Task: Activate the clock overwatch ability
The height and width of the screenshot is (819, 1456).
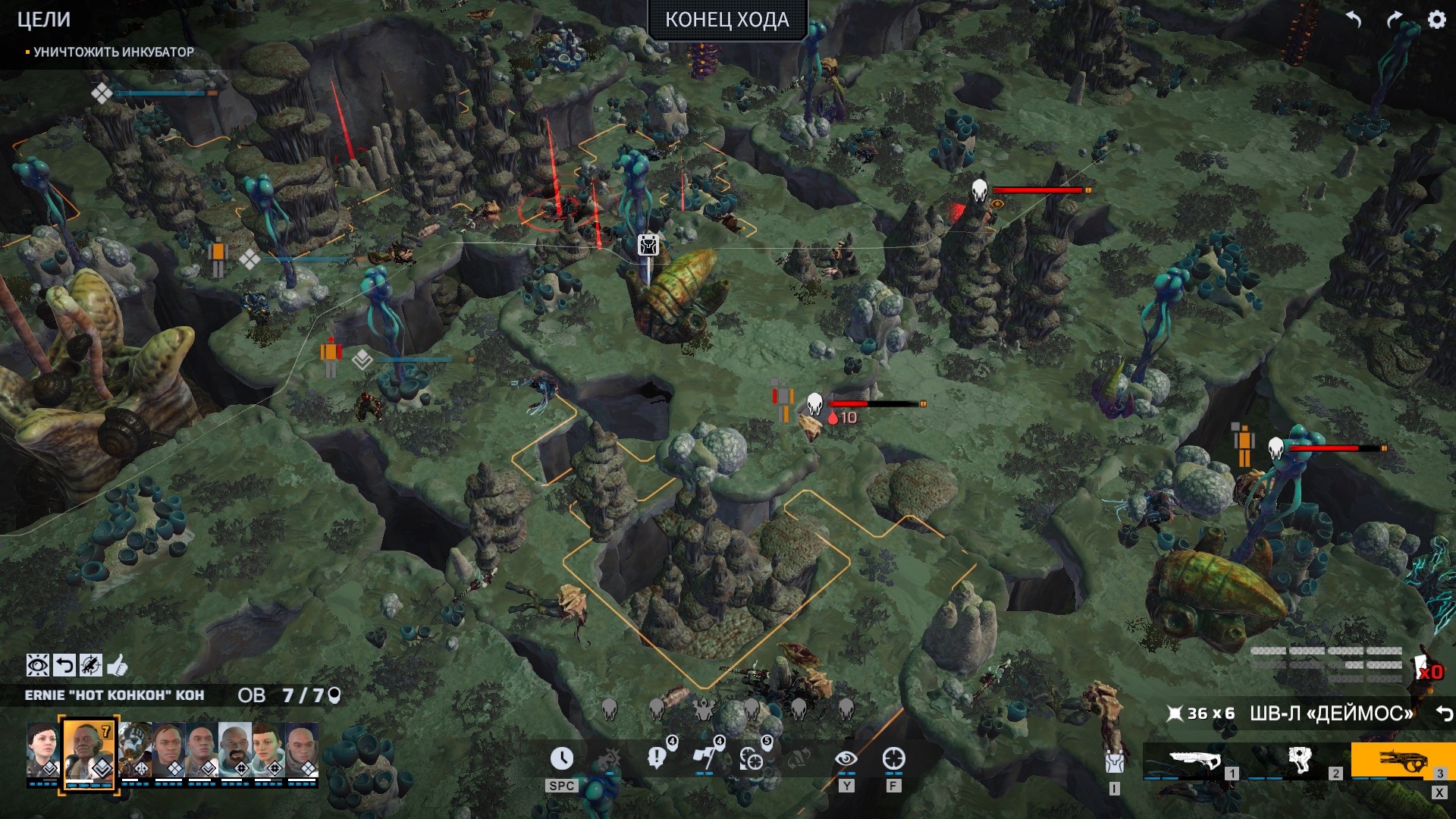Action: [561, 758]
